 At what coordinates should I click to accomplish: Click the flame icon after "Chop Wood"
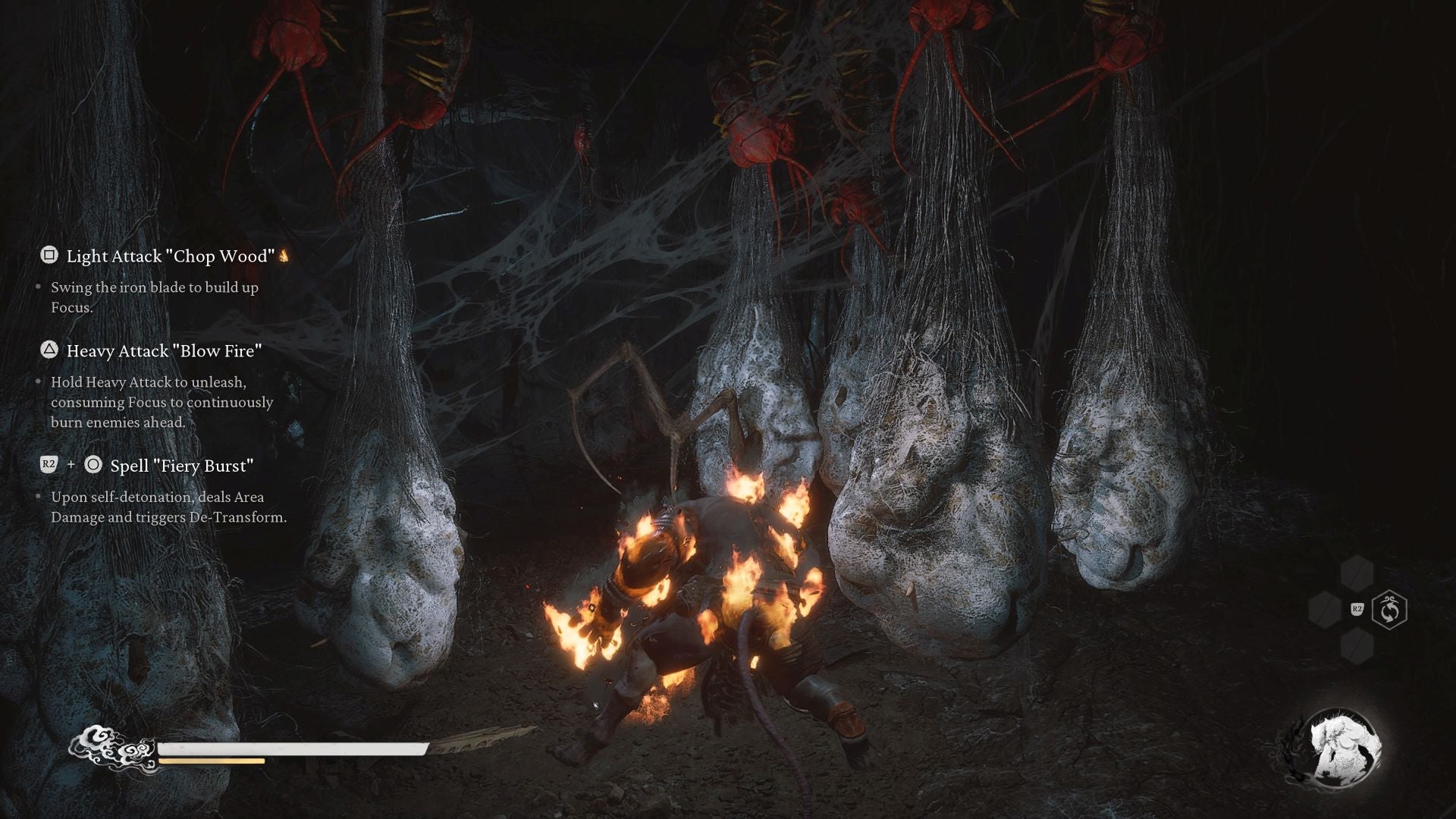(285, 256)
